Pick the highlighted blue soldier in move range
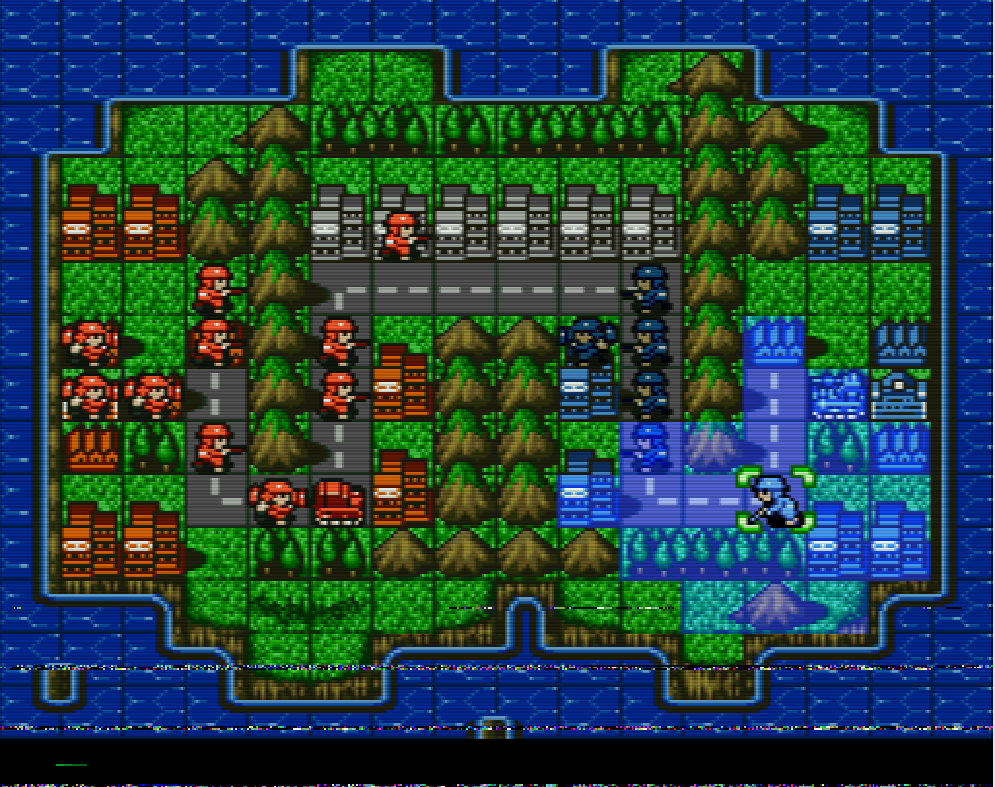Viewport: 995px width, 787px height. tap(650, 445)
